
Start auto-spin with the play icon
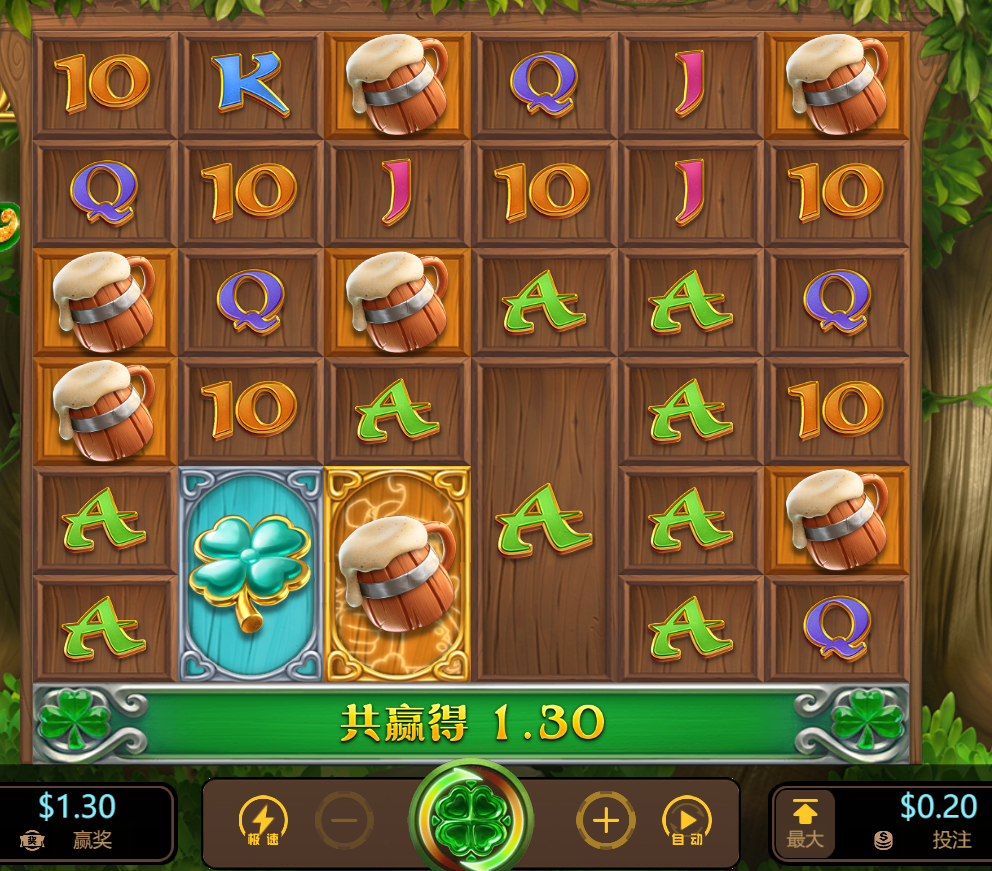pos(687,821)
